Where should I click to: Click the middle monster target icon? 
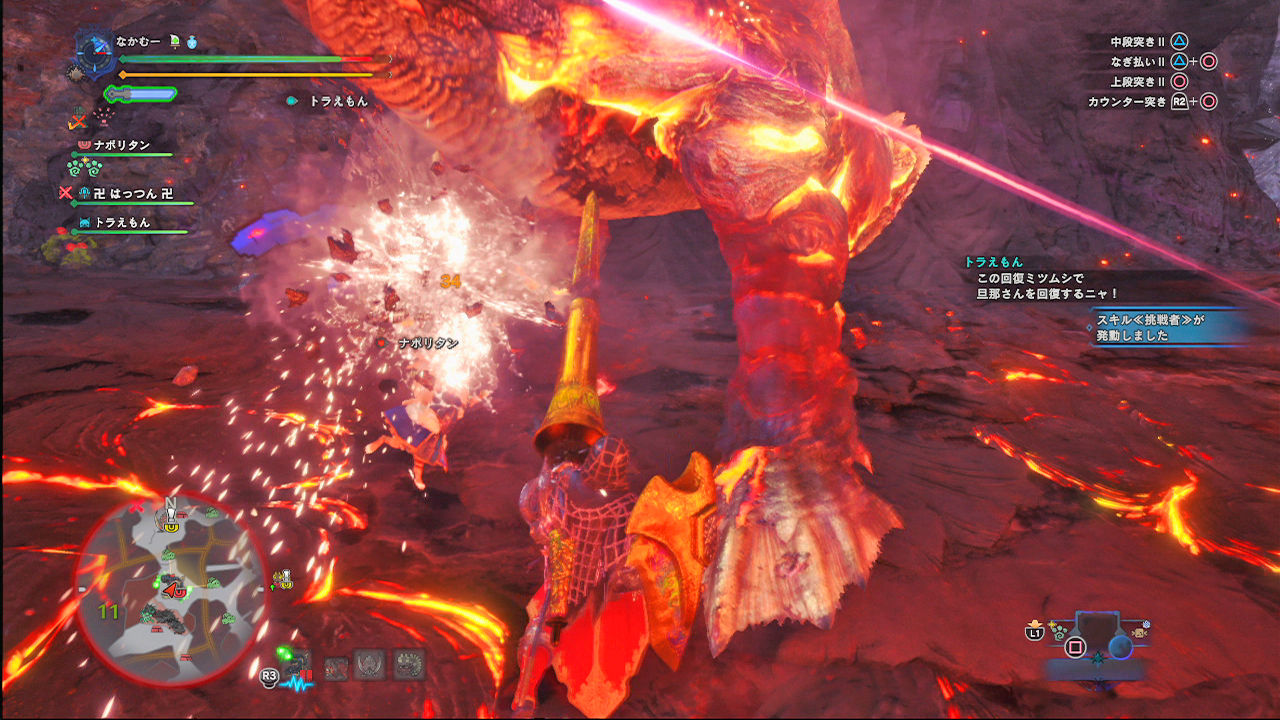(x=371, y=664)
